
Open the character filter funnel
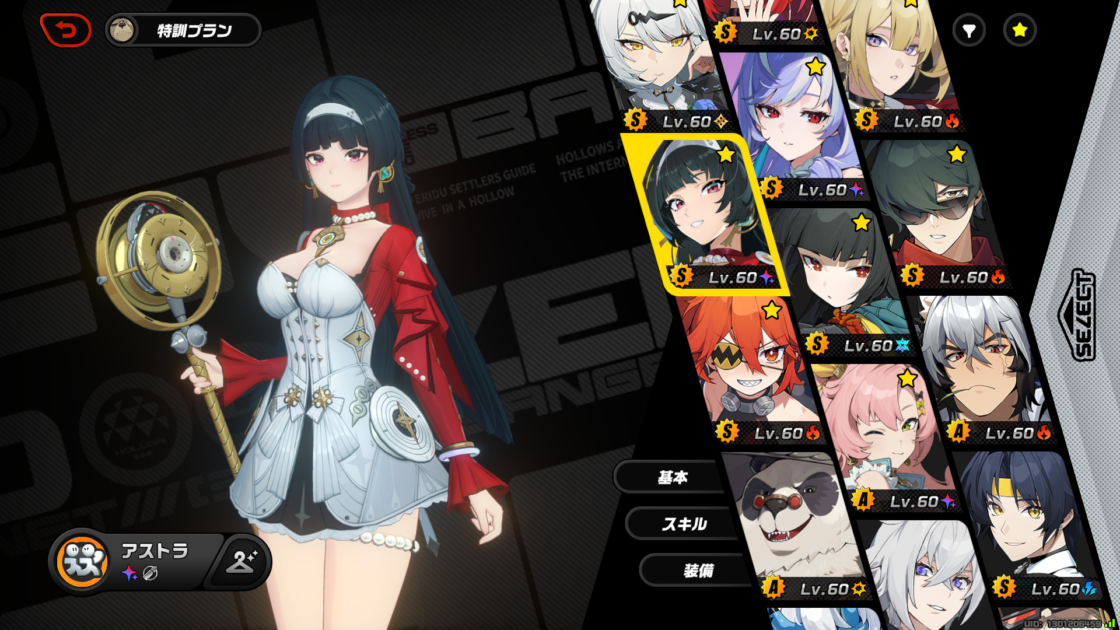point(968,31)
